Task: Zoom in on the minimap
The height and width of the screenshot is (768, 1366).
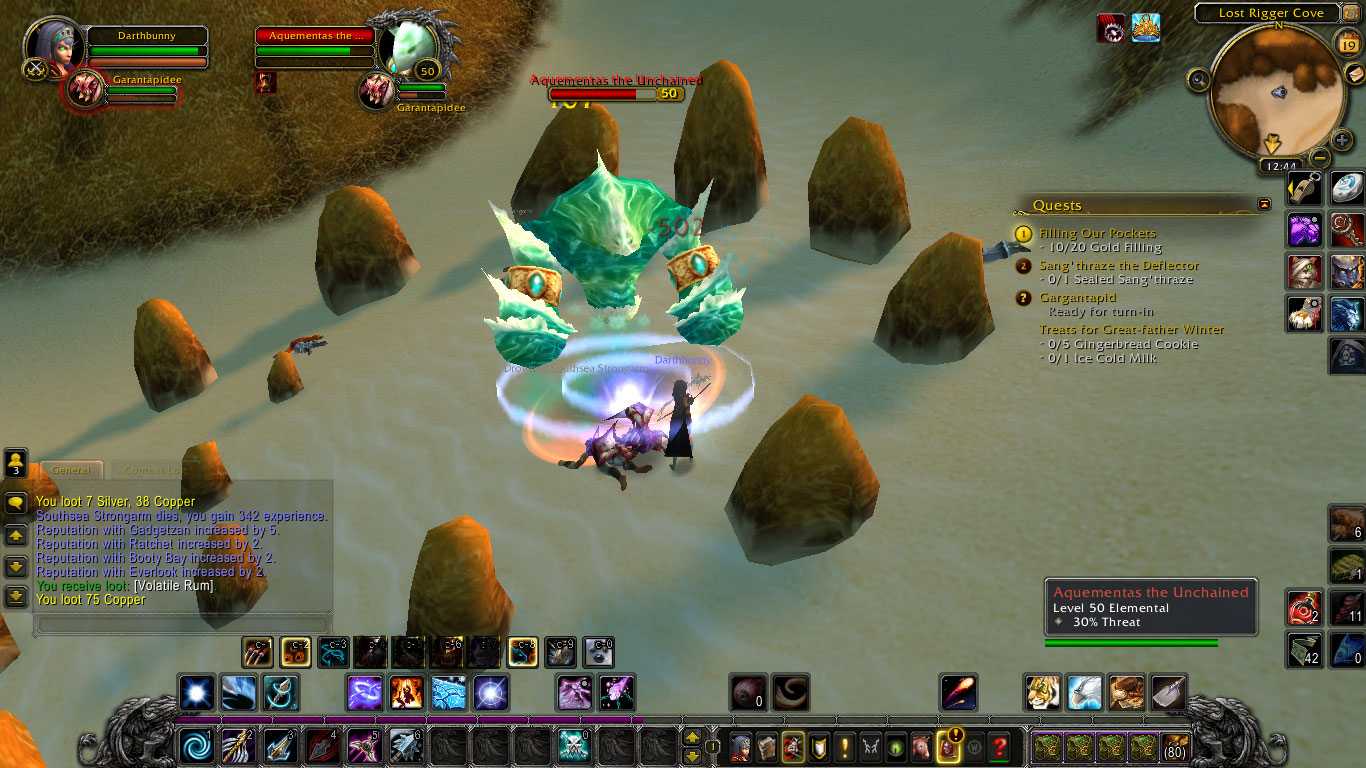Action: (x=1342, y=140)
